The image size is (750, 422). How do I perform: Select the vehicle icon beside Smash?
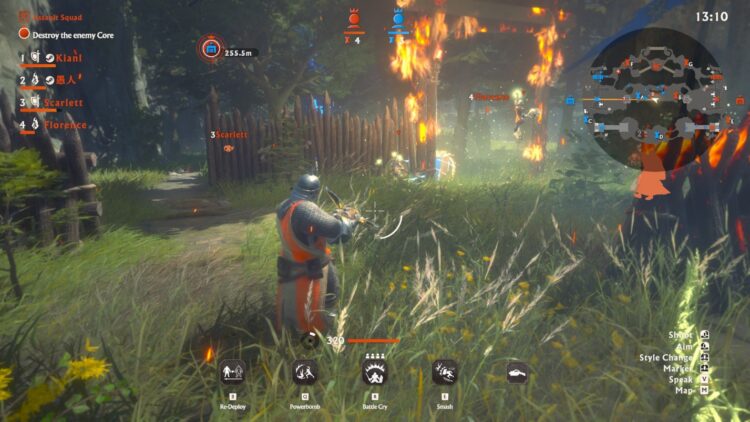[x=517, y=373]
